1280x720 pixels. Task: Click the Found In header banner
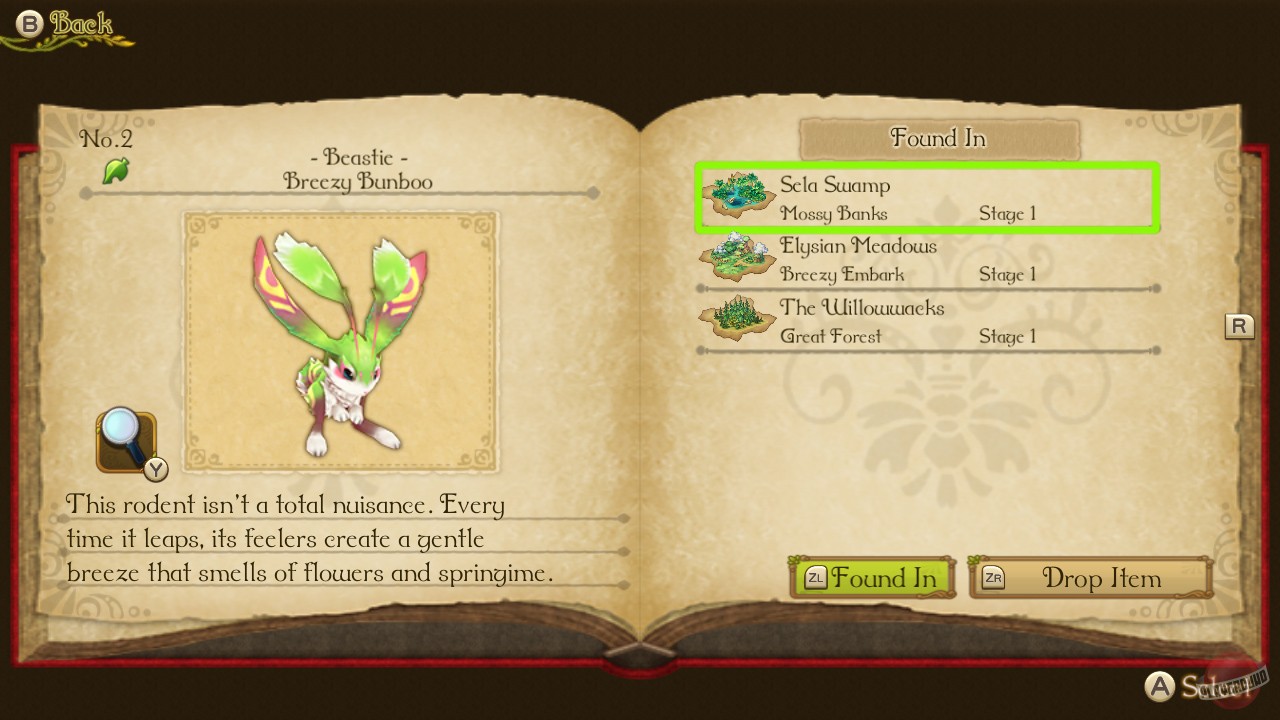tap(938, 138)
